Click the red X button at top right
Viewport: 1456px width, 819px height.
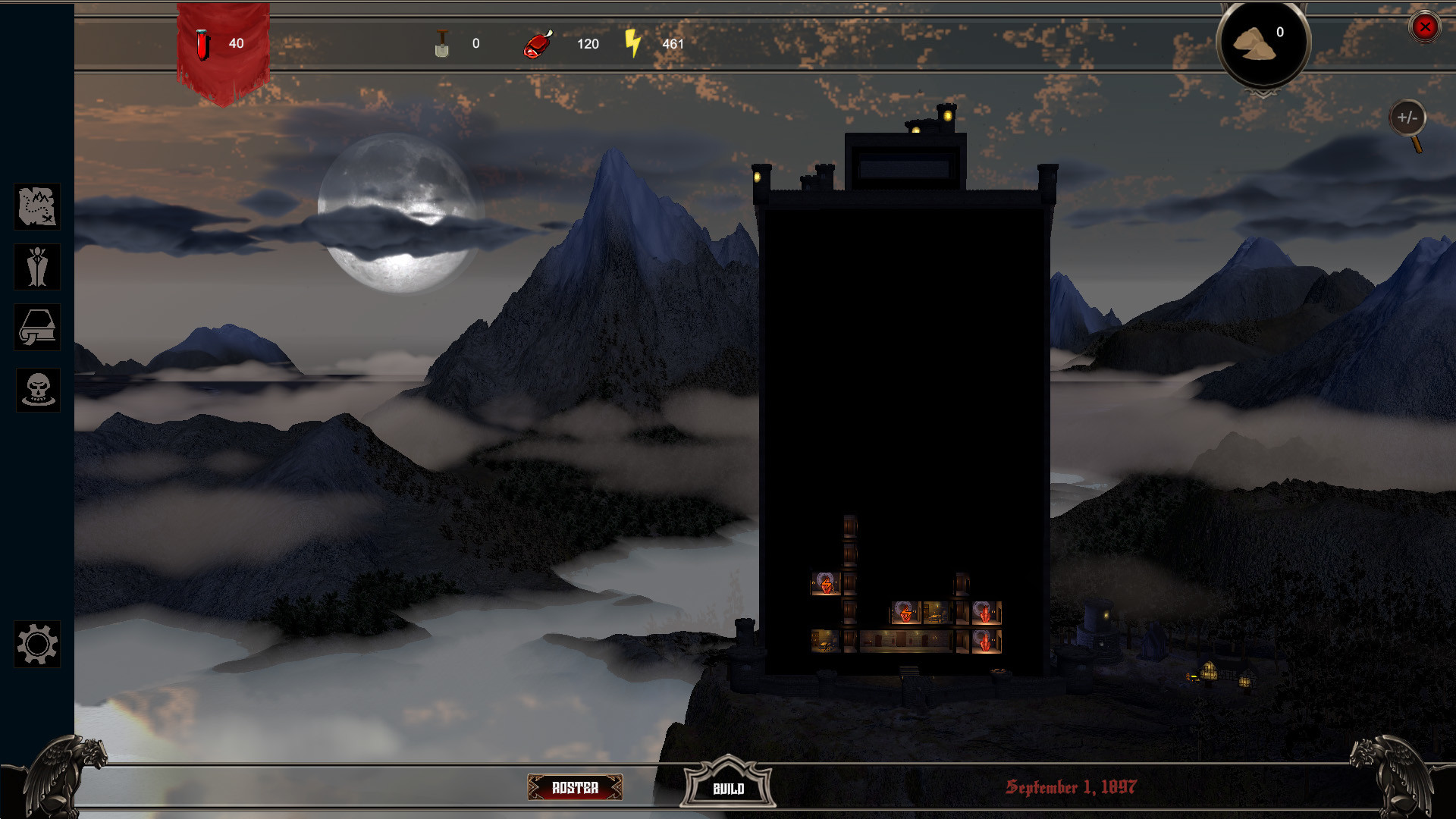pyautogui.click(x=1425, y=28)
